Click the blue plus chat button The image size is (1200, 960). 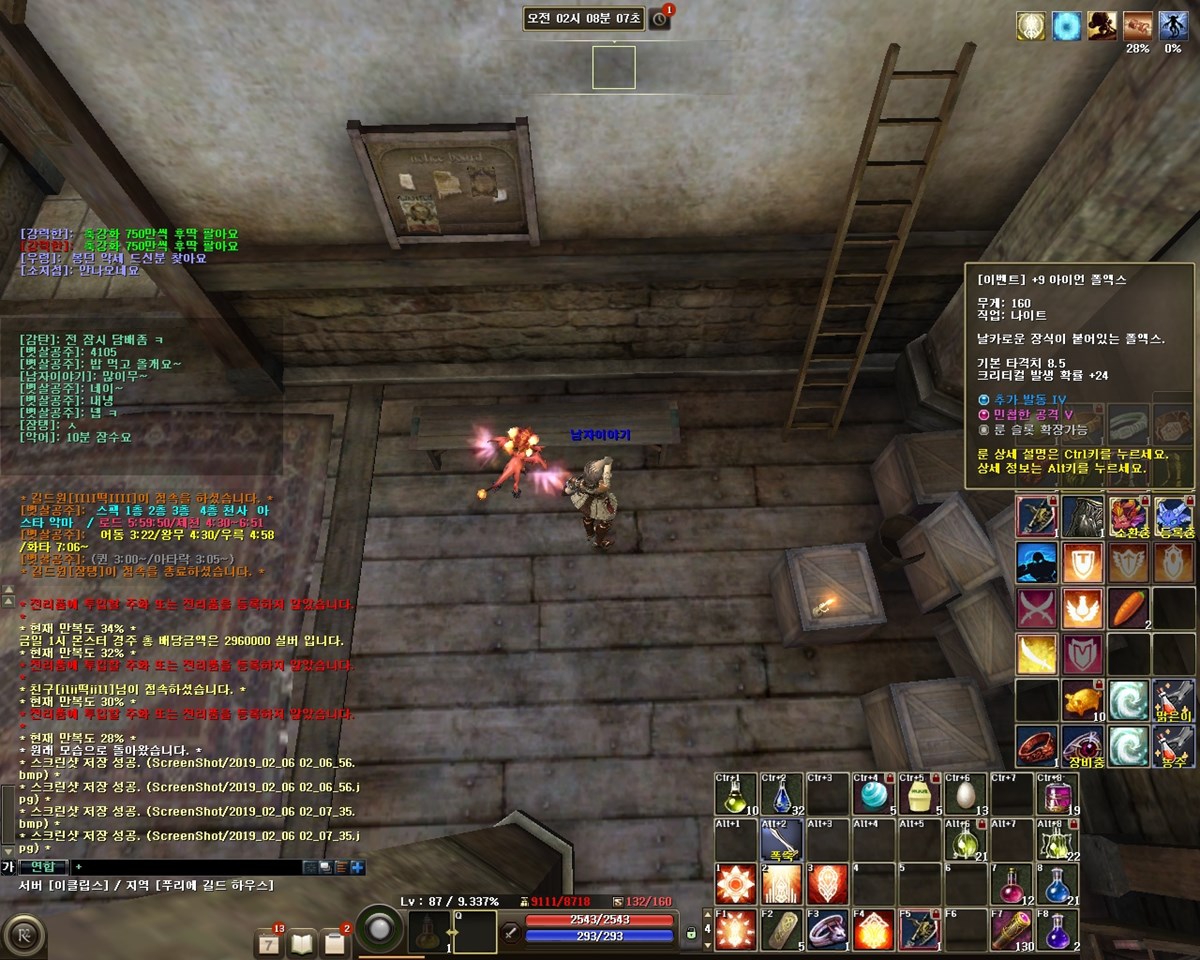357,867
